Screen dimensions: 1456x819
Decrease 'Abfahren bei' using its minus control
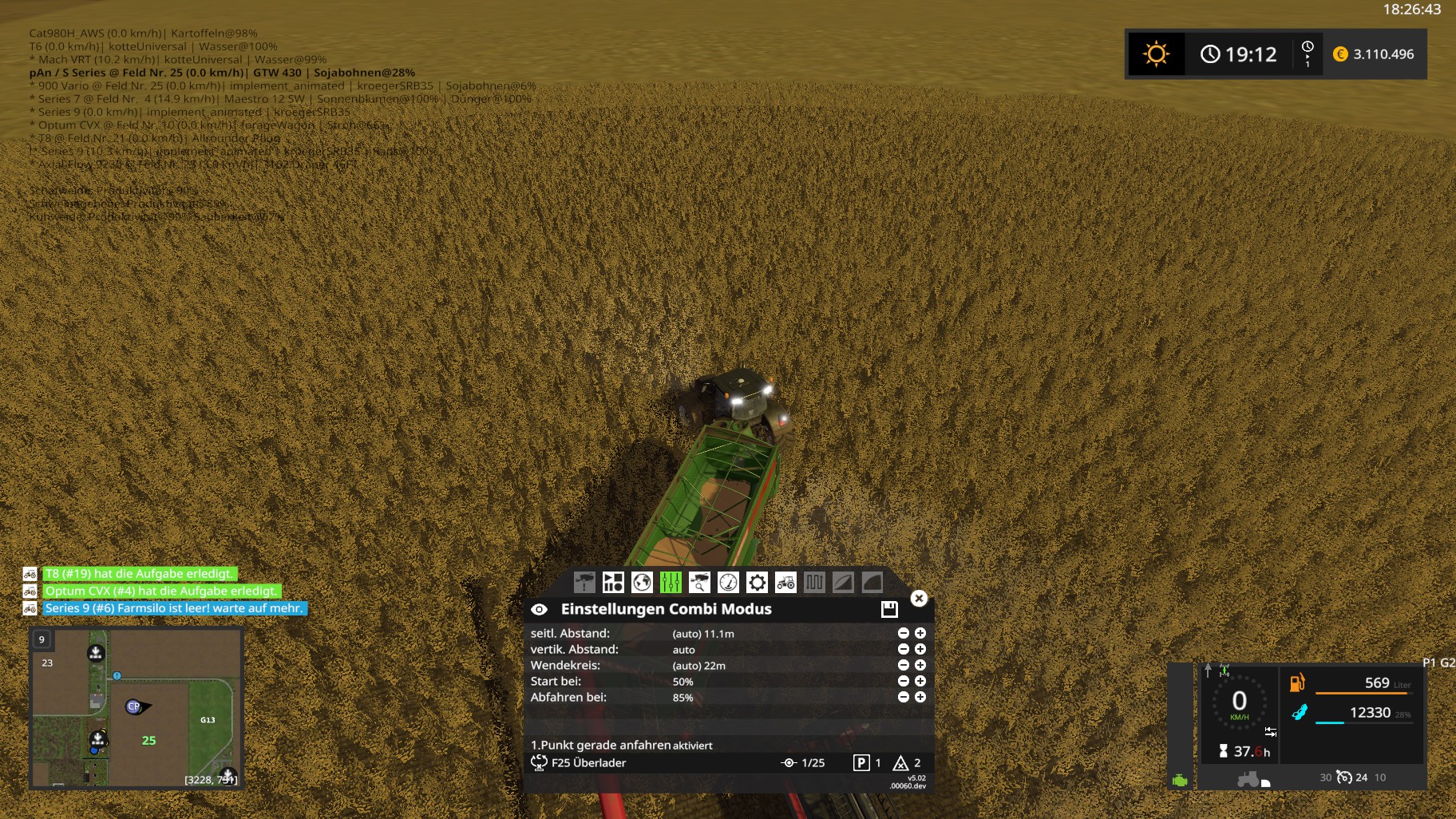point(903,697)
